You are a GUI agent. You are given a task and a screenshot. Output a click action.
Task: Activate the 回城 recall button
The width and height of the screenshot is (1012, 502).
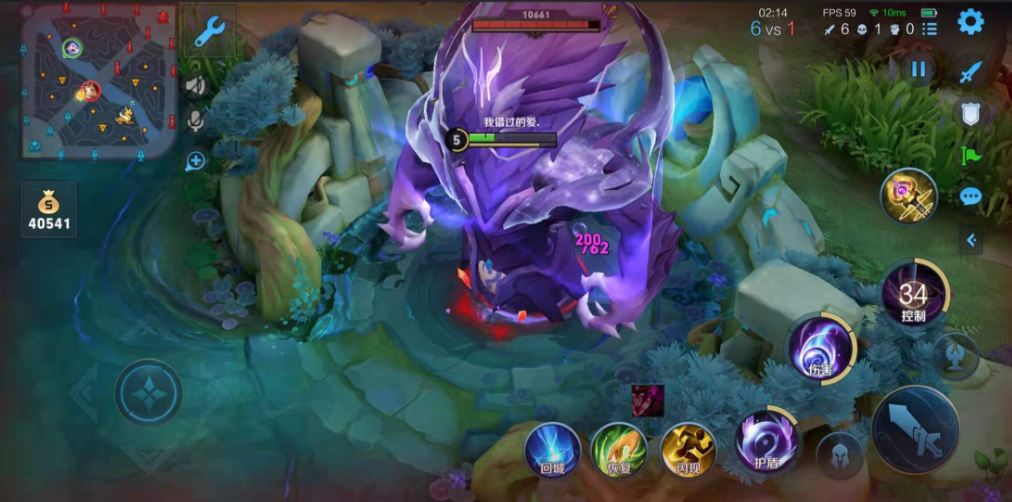pyautogui.click(x=553, y=449)
